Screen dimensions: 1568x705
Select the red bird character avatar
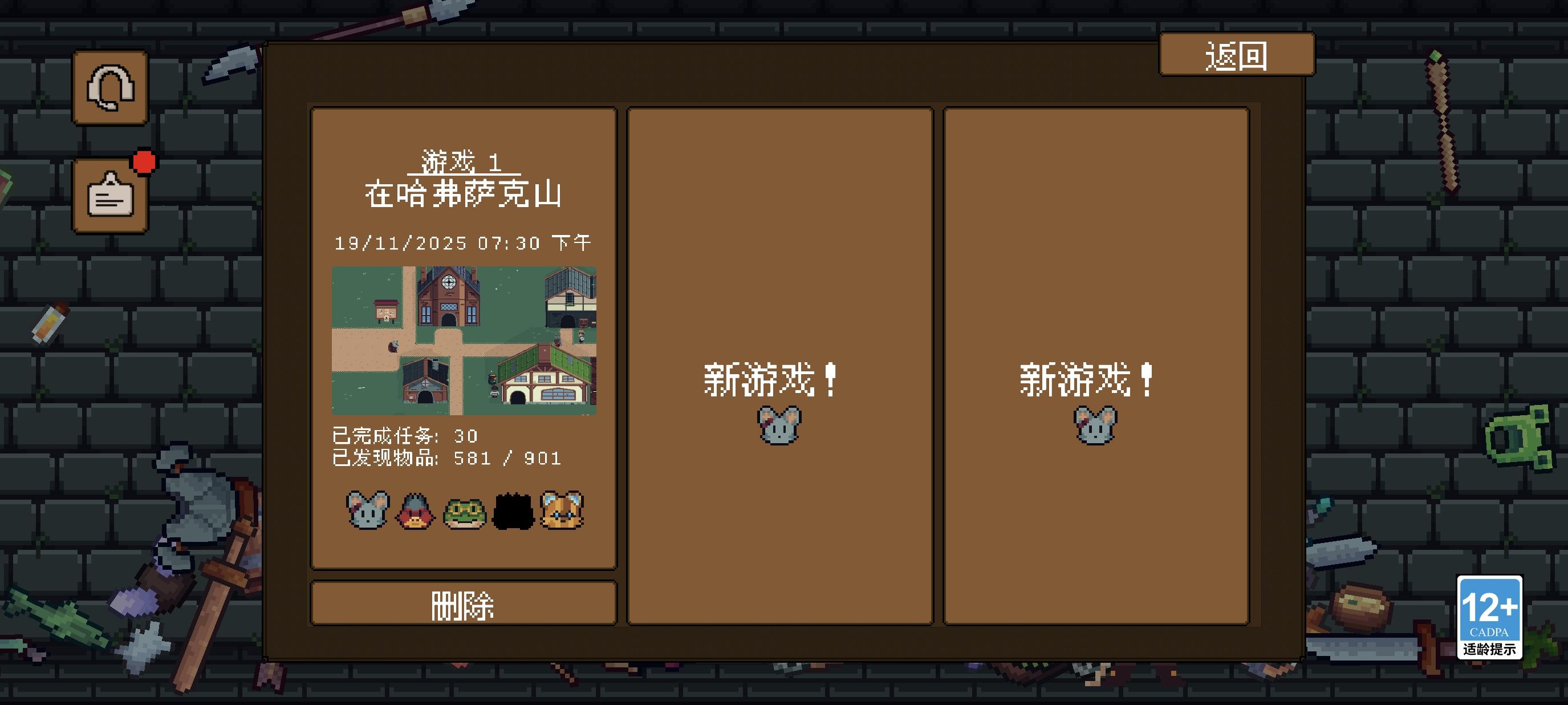pos(415,513)
